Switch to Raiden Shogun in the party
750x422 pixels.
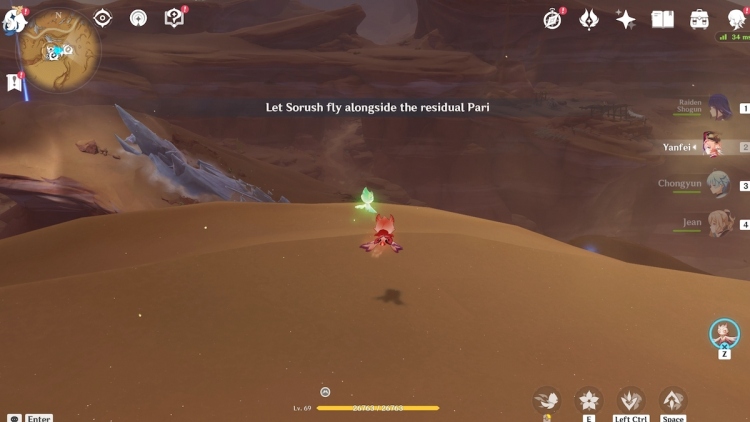pyautogui.click(x=718, y=108)
